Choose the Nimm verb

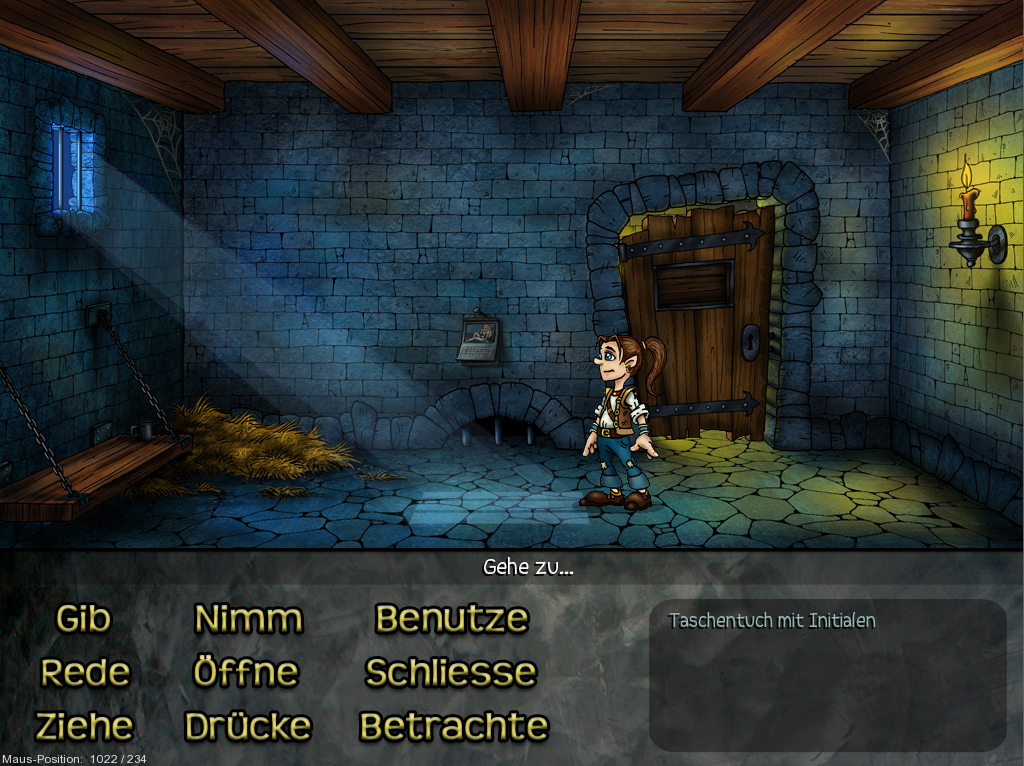click(x=248, y=619)
